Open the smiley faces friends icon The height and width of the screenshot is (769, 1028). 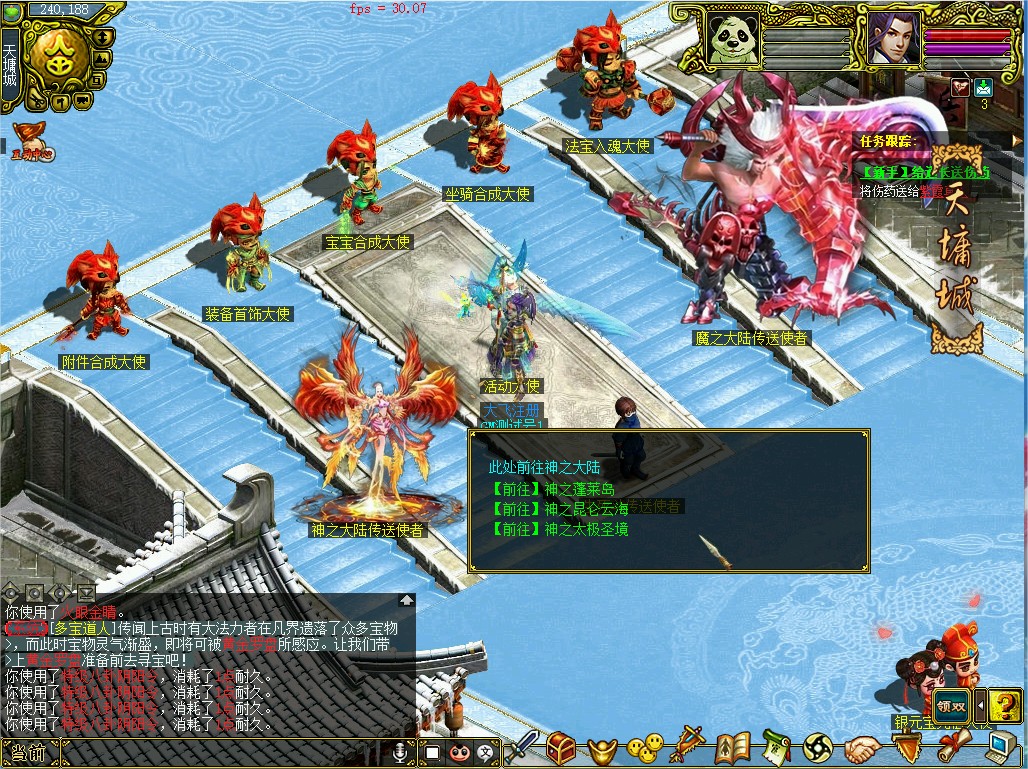[645, 748]
